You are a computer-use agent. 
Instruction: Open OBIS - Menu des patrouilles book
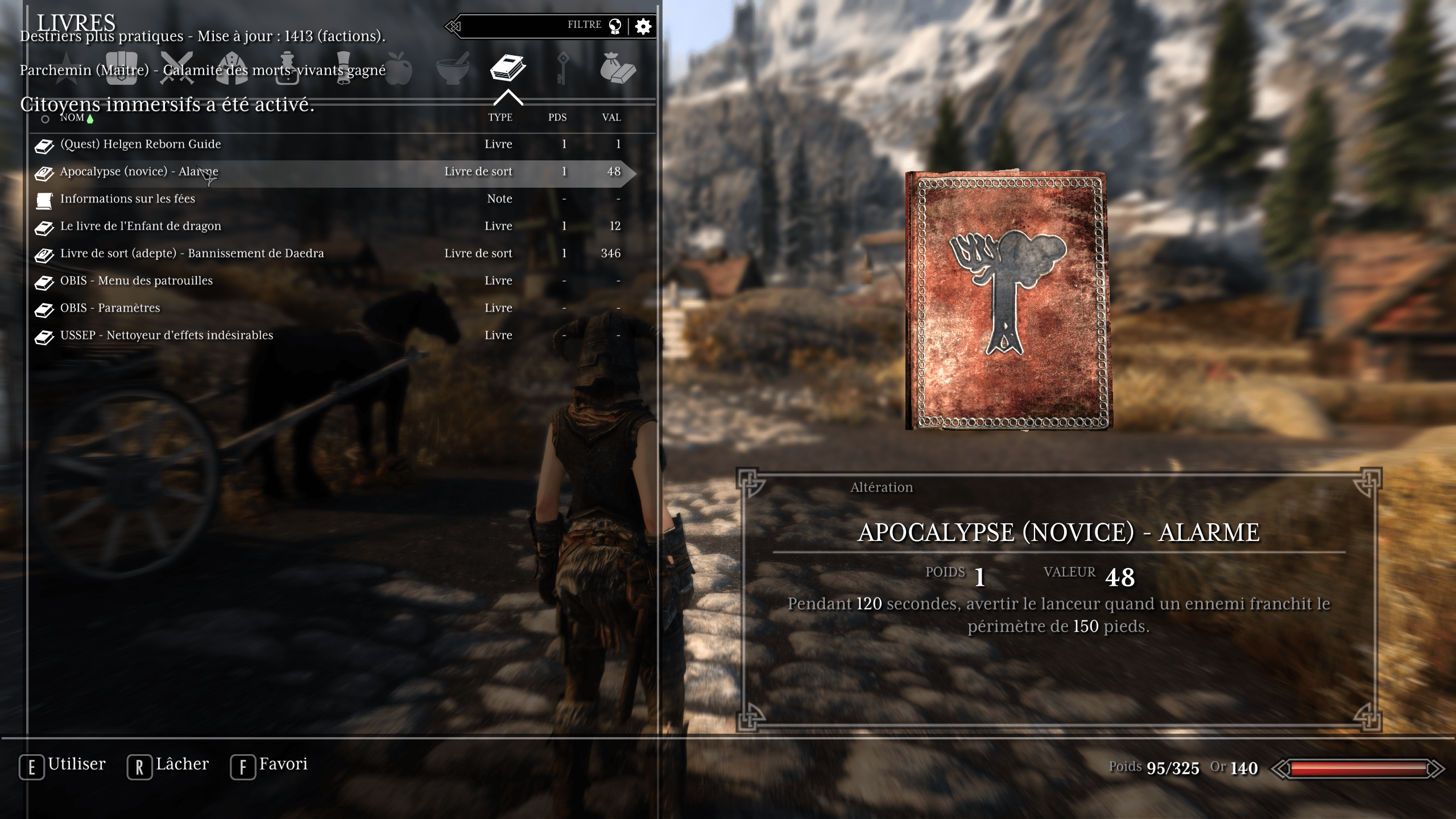[x=136, y=281]
